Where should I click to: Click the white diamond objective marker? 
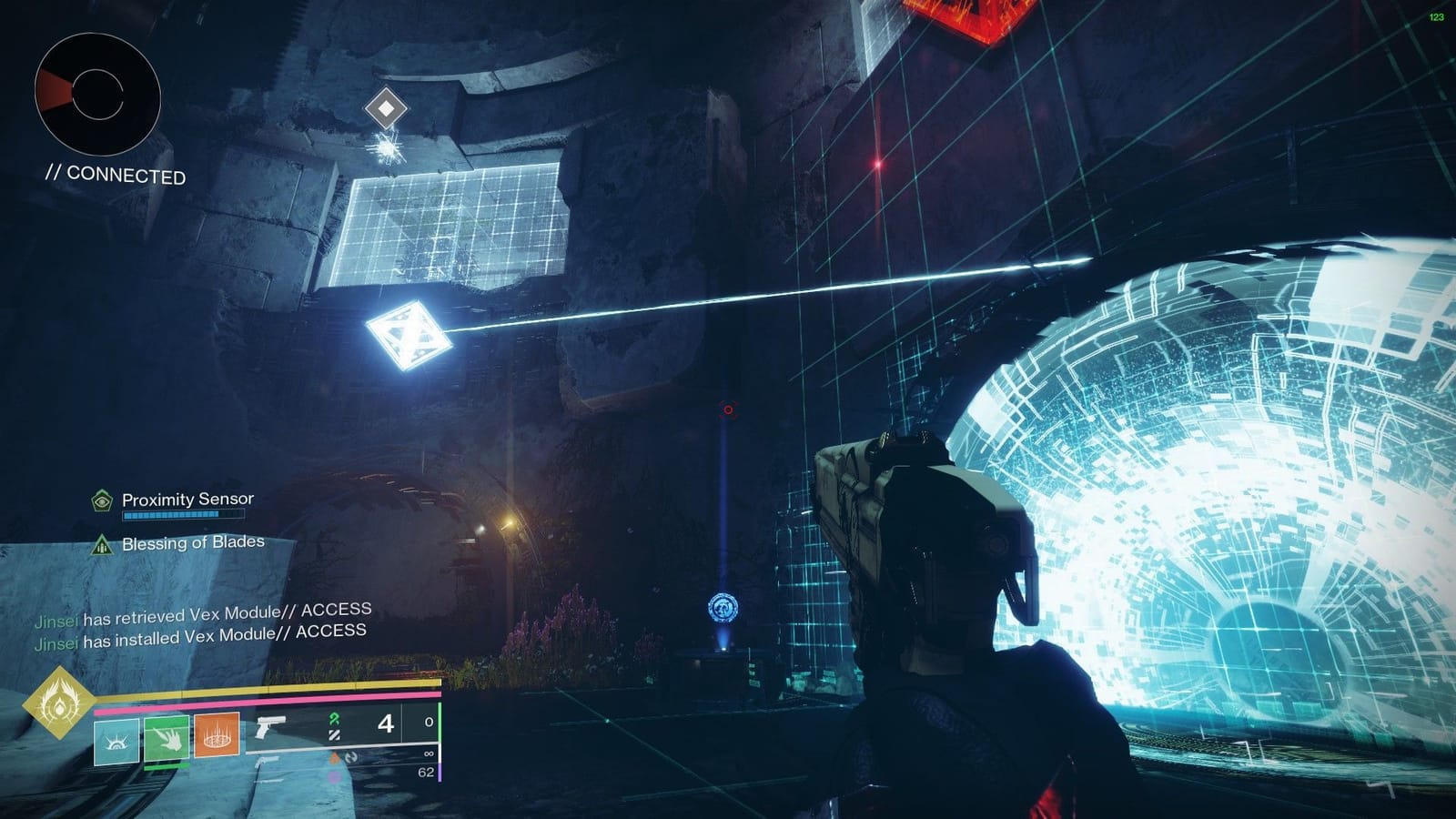[388, 108]
